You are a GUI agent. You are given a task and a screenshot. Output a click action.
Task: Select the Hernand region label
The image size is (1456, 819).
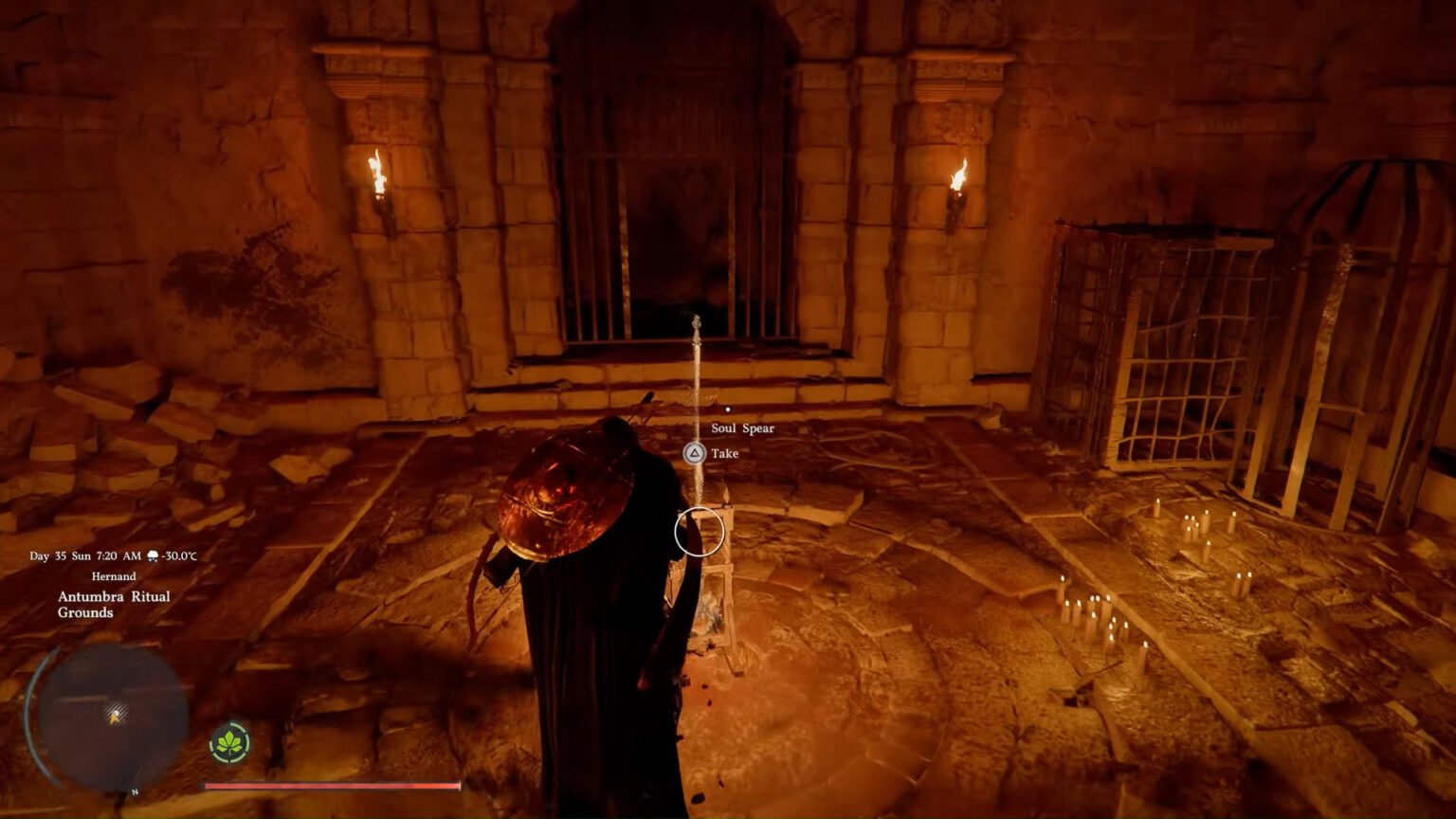[x=114, y=575]
